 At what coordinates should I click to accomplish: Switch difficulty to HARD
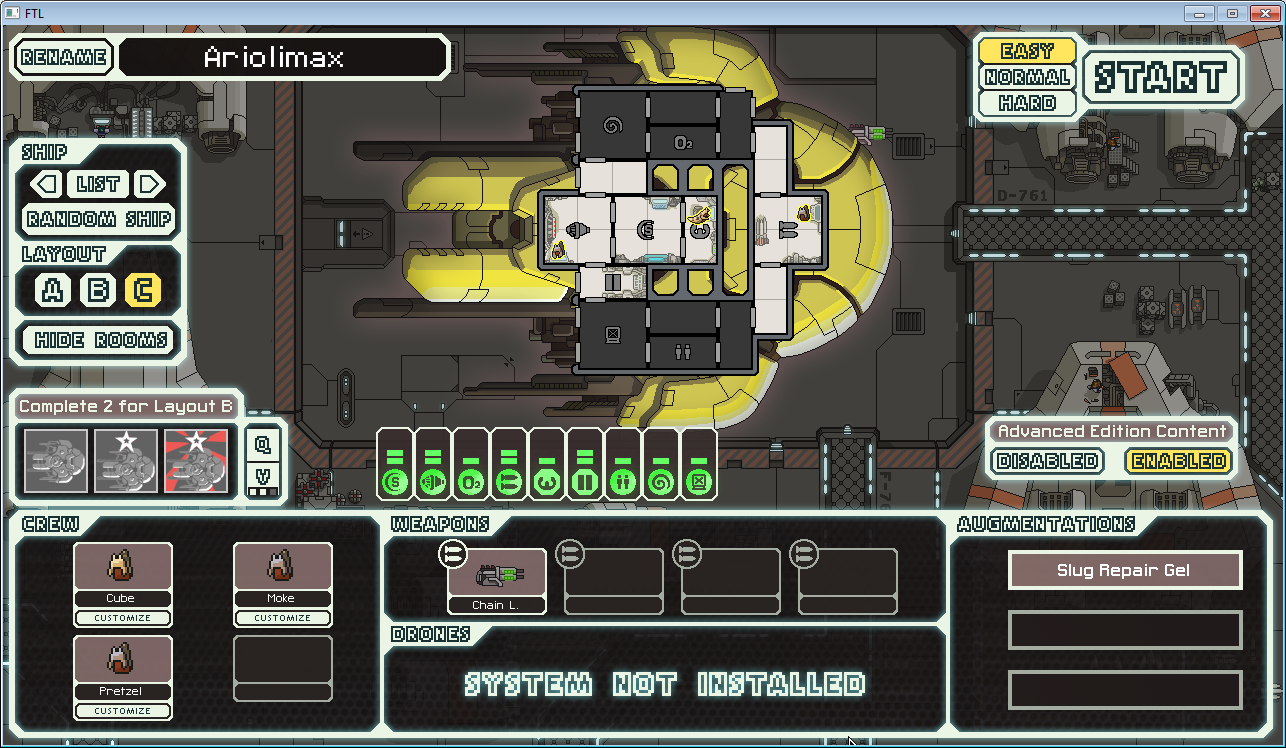pyautogui.click(x=1027, y=103)
